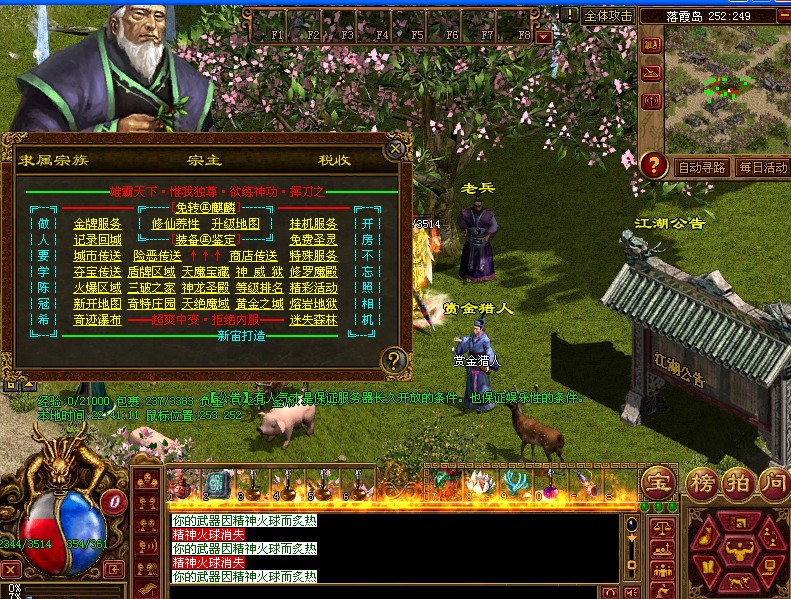
Task: Open the 榜 ranking button
Action: pyautogui.click(x=701, y=482)
